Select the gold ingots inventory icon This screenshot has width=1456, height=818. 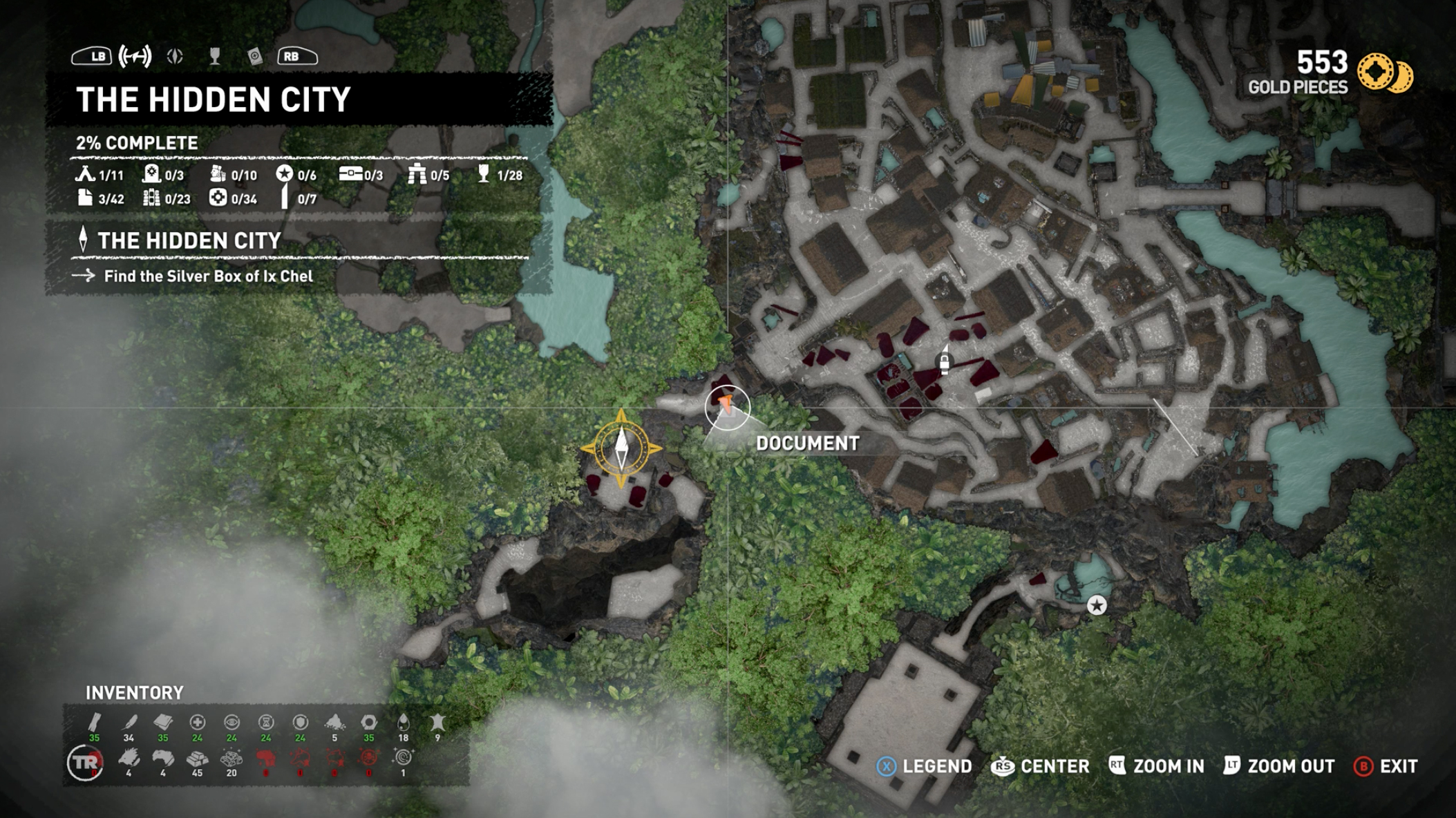point(197,759)
